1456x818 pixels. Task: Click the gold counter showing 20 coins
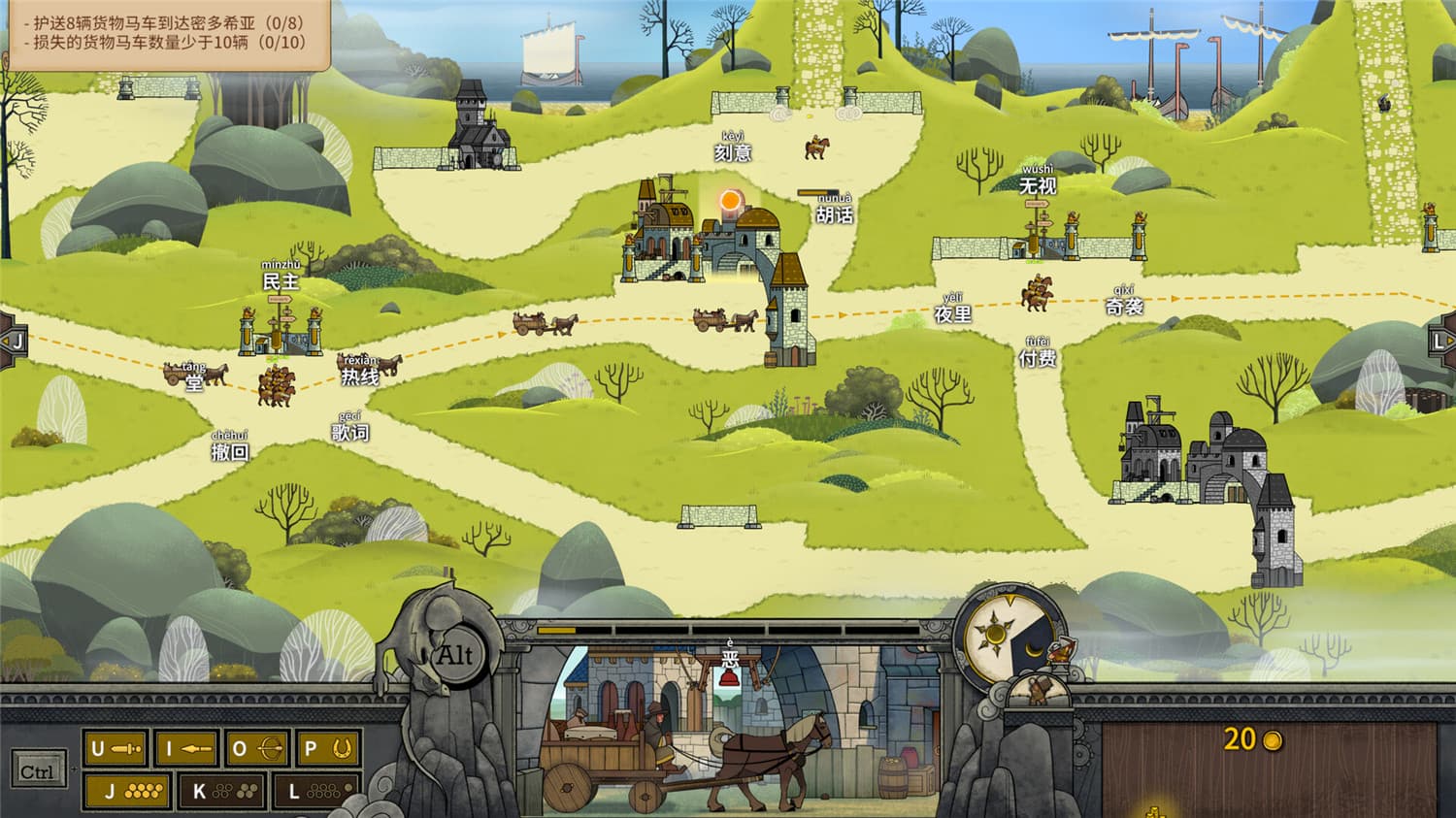tap(1252, 738)
